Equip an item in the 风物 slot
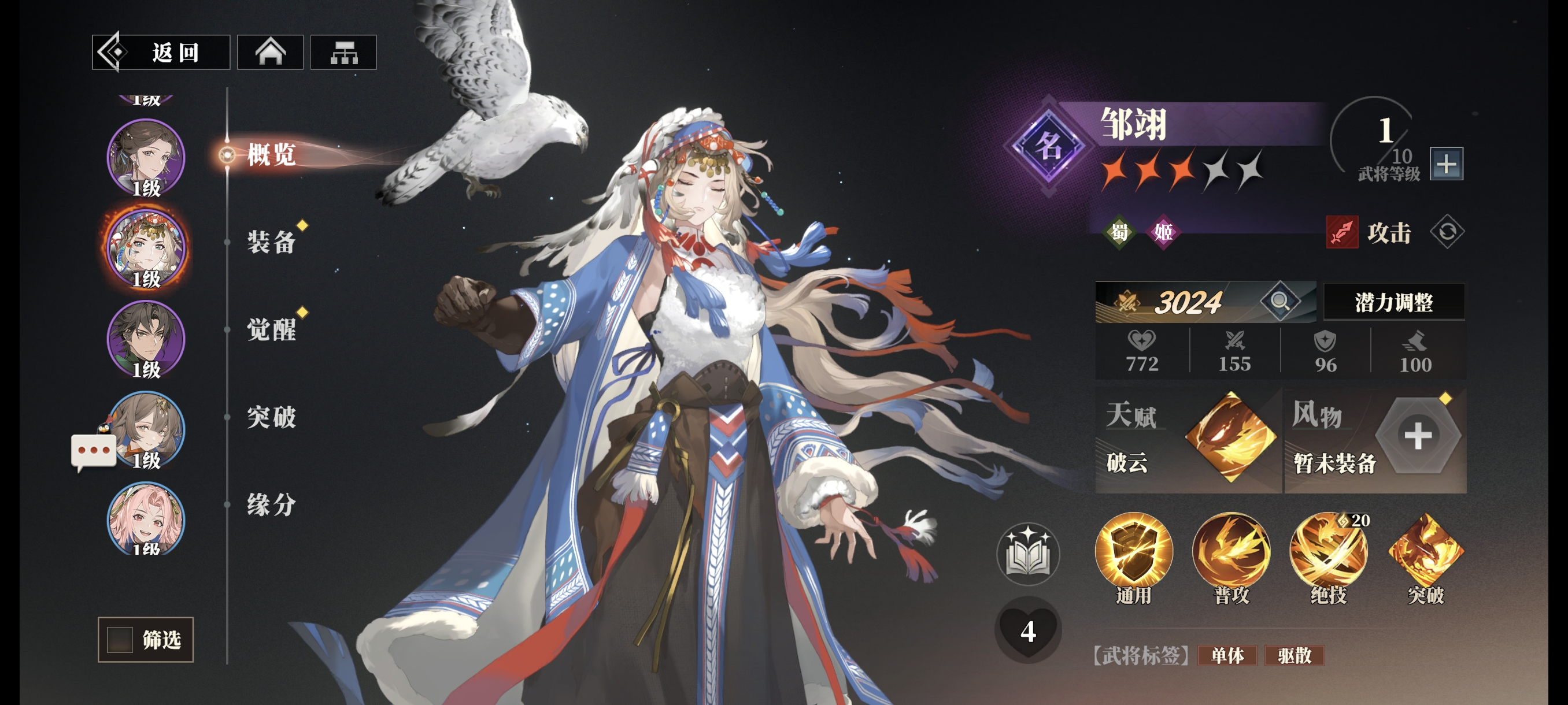This screenshot has height=705, width=1568. pyautogui.click(x=1418, y=436)
